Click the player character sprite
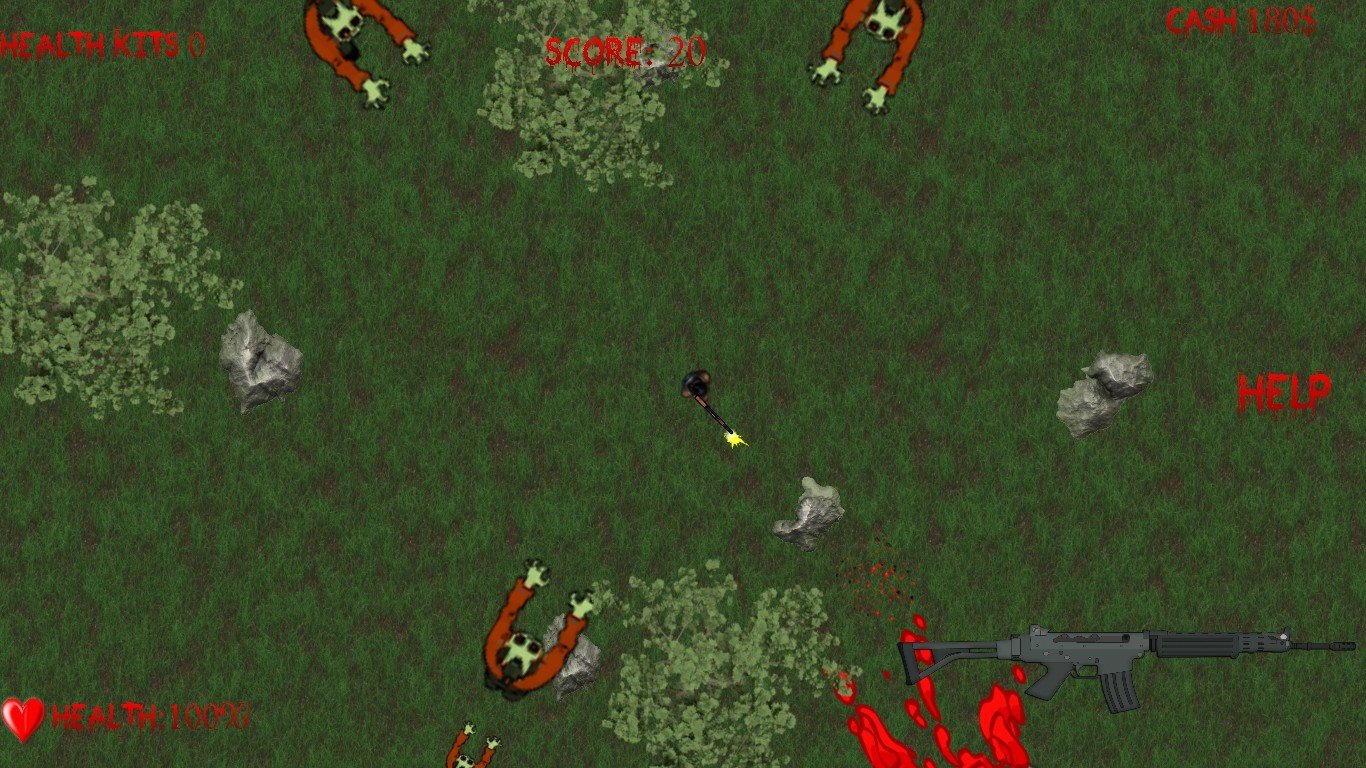Screen dimensions: 1366x768 (698, 385)
